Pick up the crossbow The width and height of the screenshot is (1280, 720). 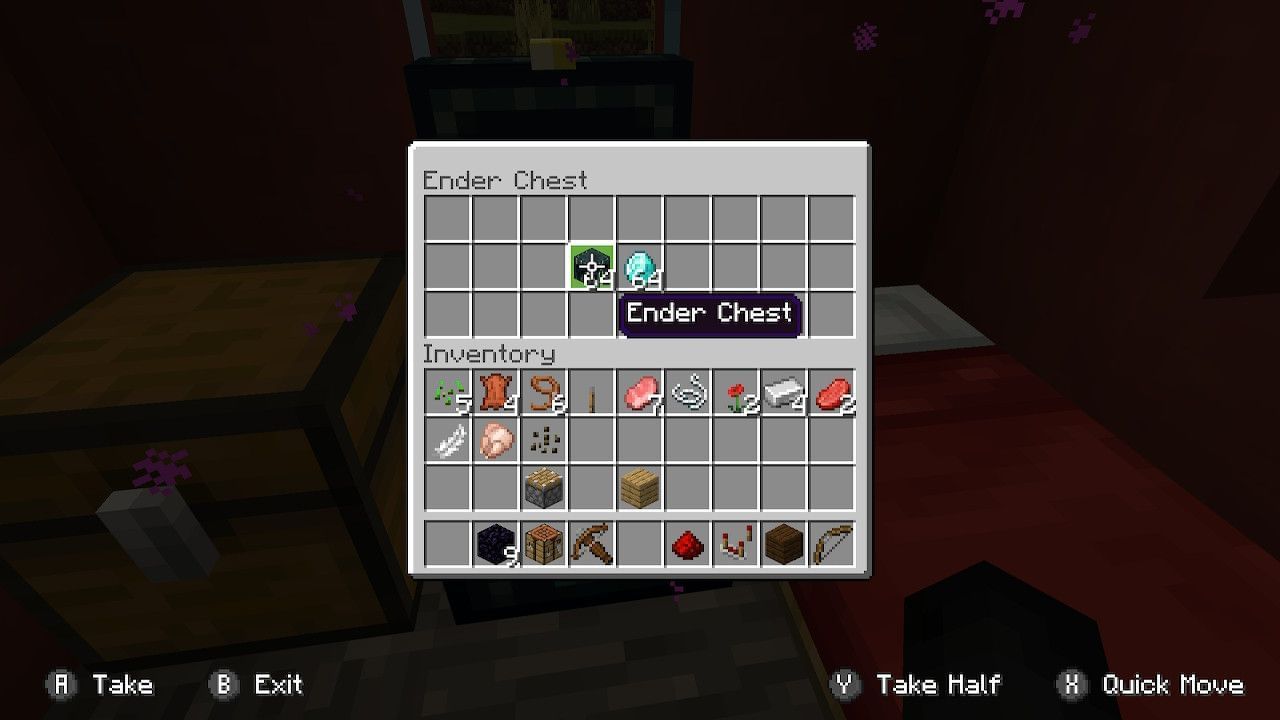(591, 543)
